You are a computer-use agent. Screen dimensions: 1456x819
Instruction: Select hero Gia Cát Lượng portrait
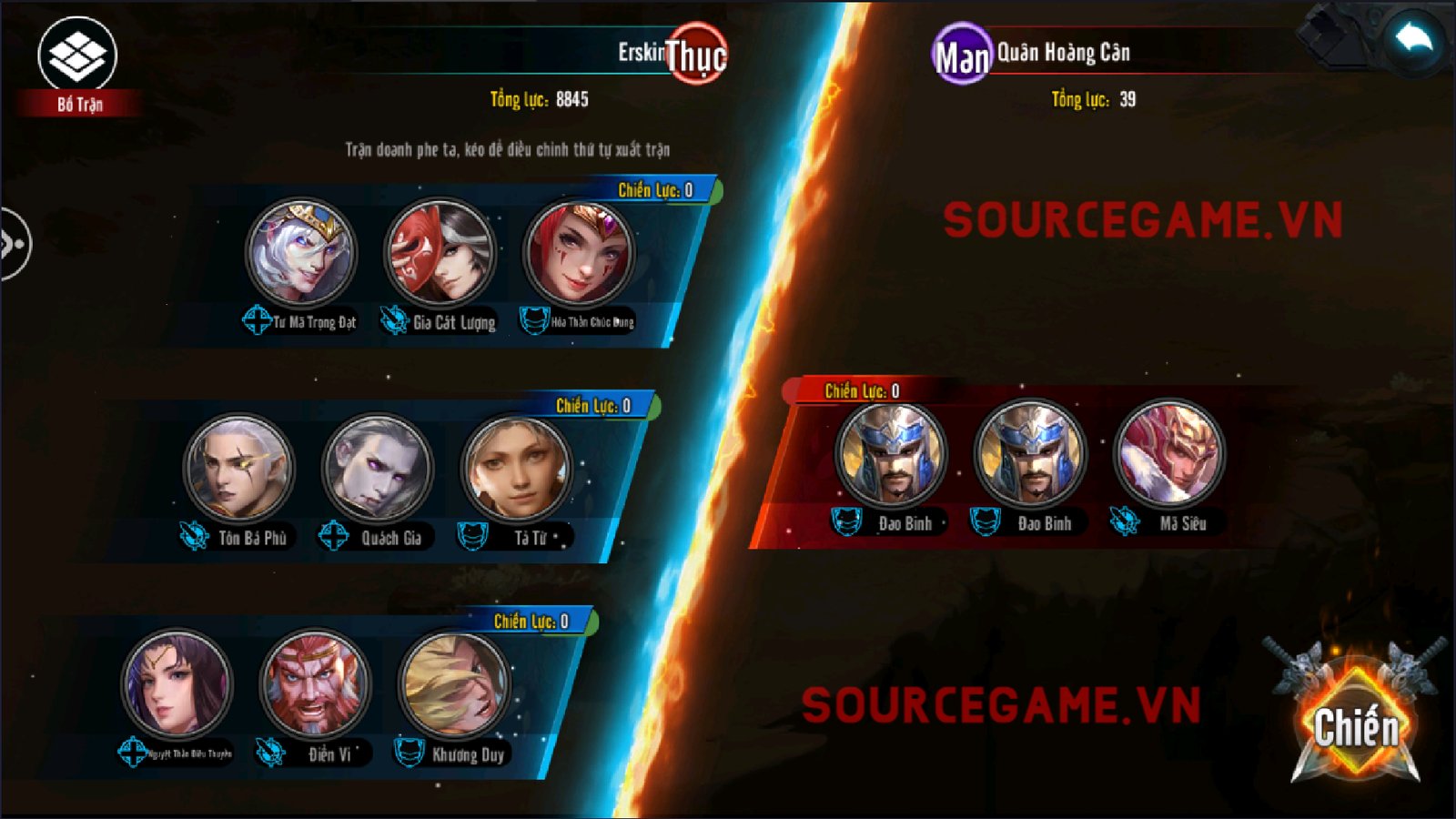pos(440,253)
